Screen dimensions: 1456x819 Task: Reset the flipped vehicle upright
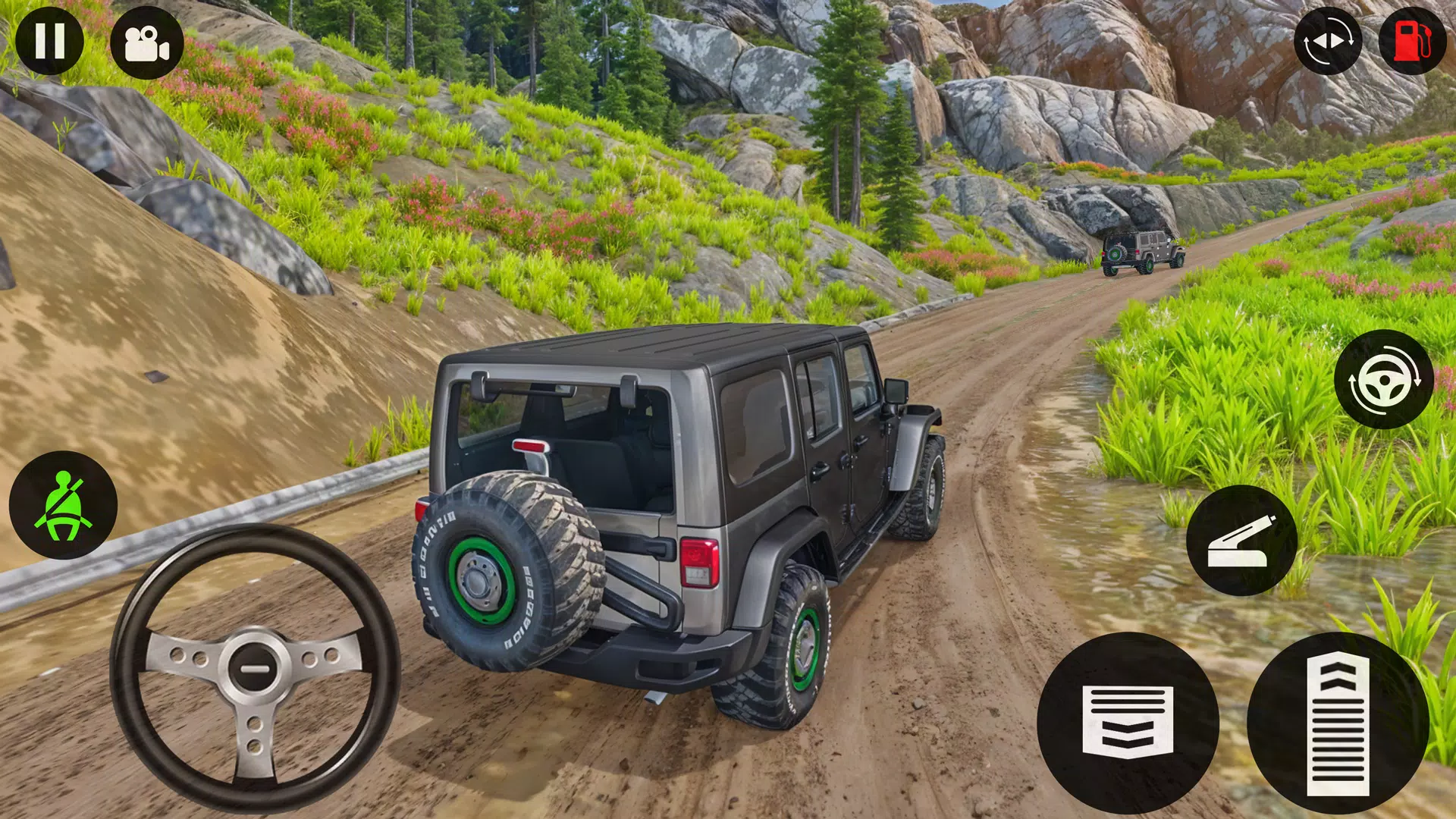click(1331, 42)
